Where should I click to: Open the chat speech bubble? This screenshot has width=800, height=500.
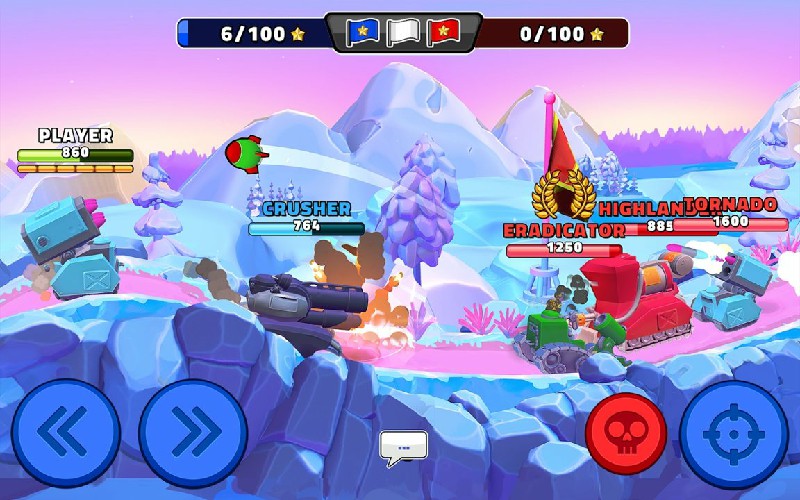[x=403, y=449]
